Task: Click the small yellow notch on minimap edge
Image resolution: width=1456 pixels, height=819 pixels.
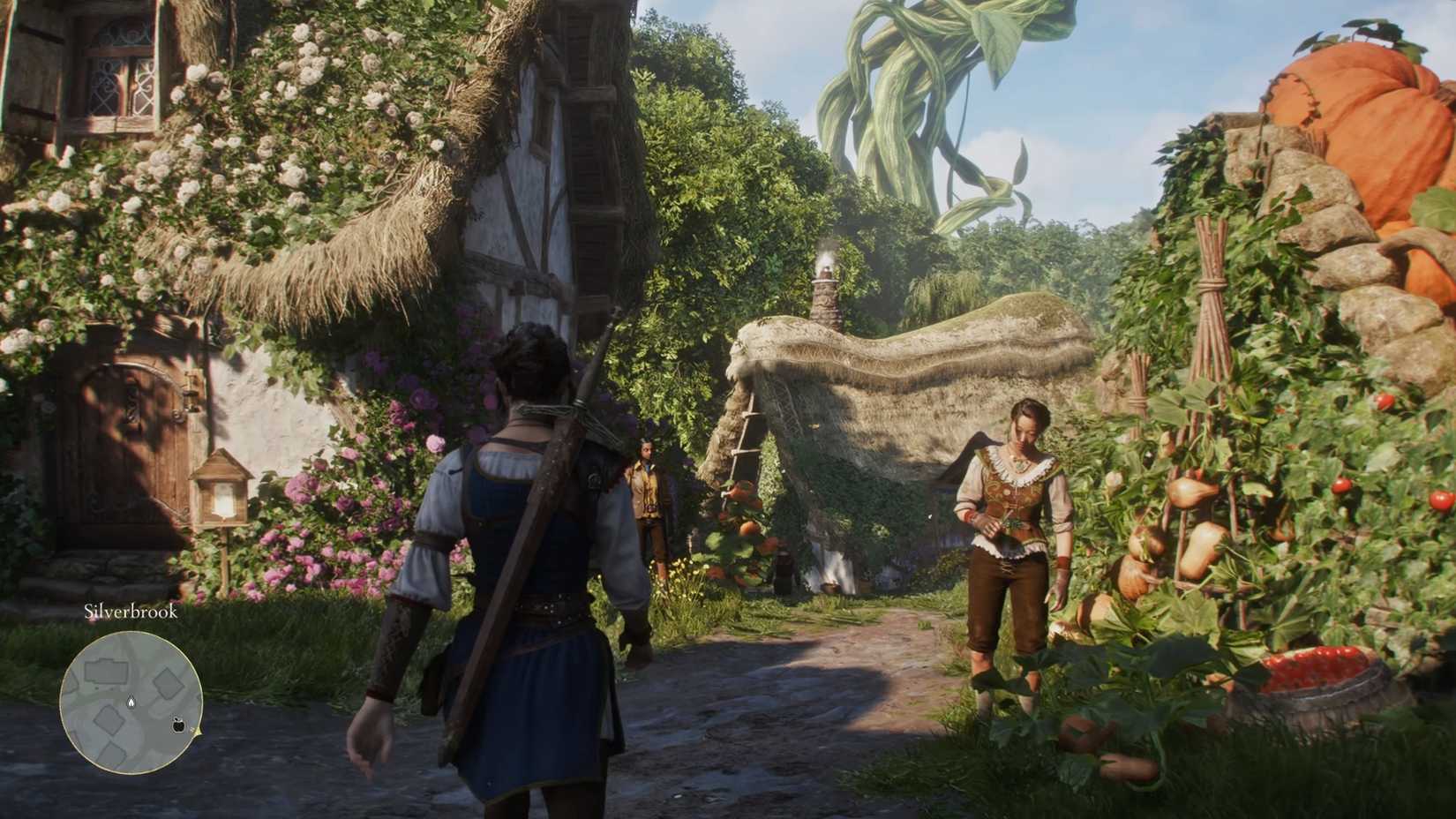Action: pos(198,731)
